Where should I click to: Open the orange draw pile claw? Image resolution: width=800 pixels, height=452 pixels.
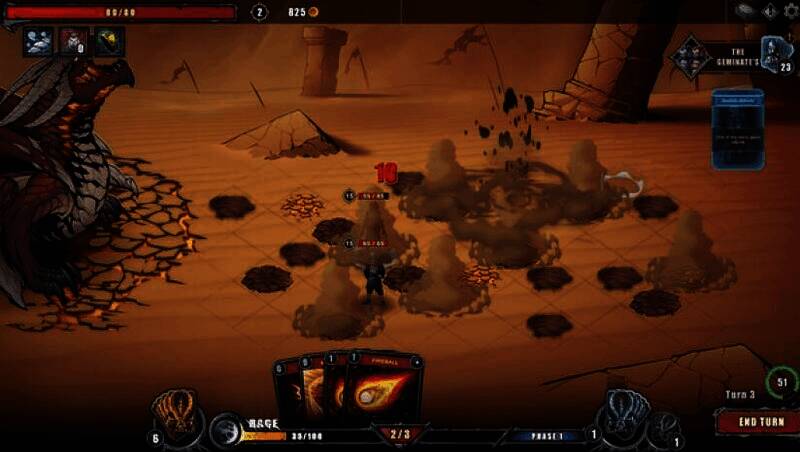tap(177, 412)
